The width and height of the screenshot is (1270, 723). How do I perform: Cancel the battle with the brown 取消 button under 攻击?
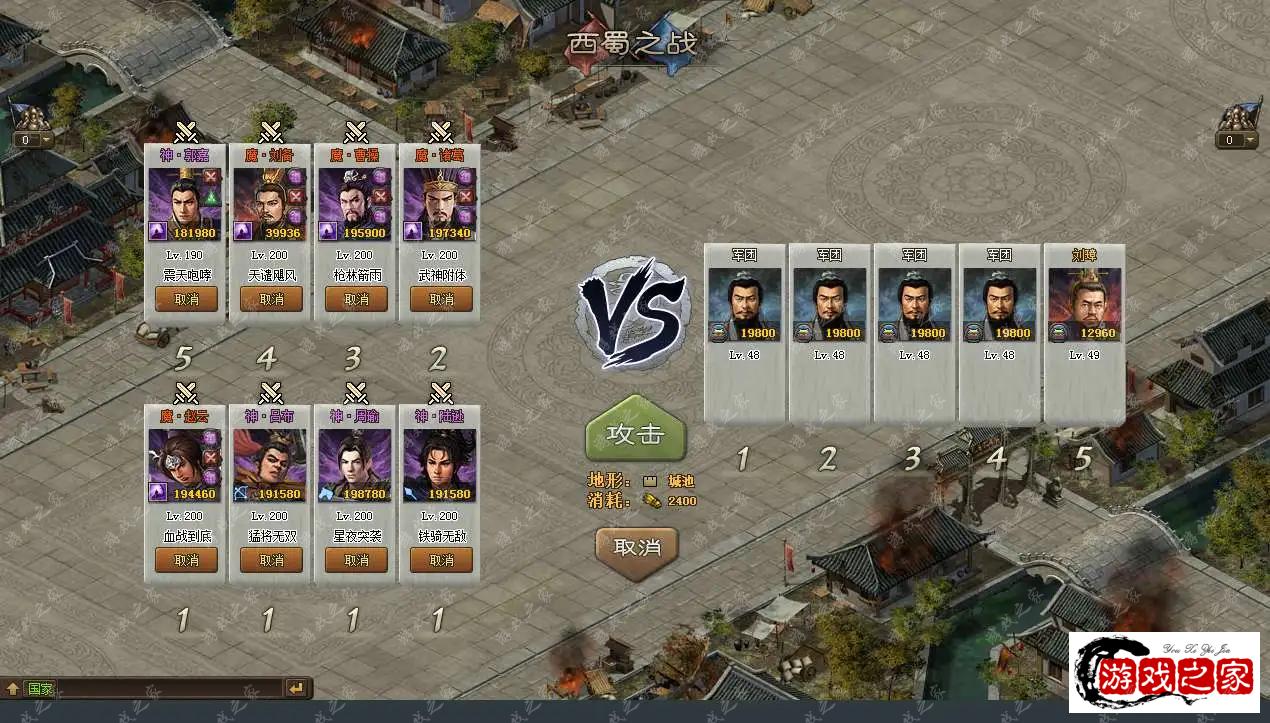pyautogui.click(x=636, y=547)
